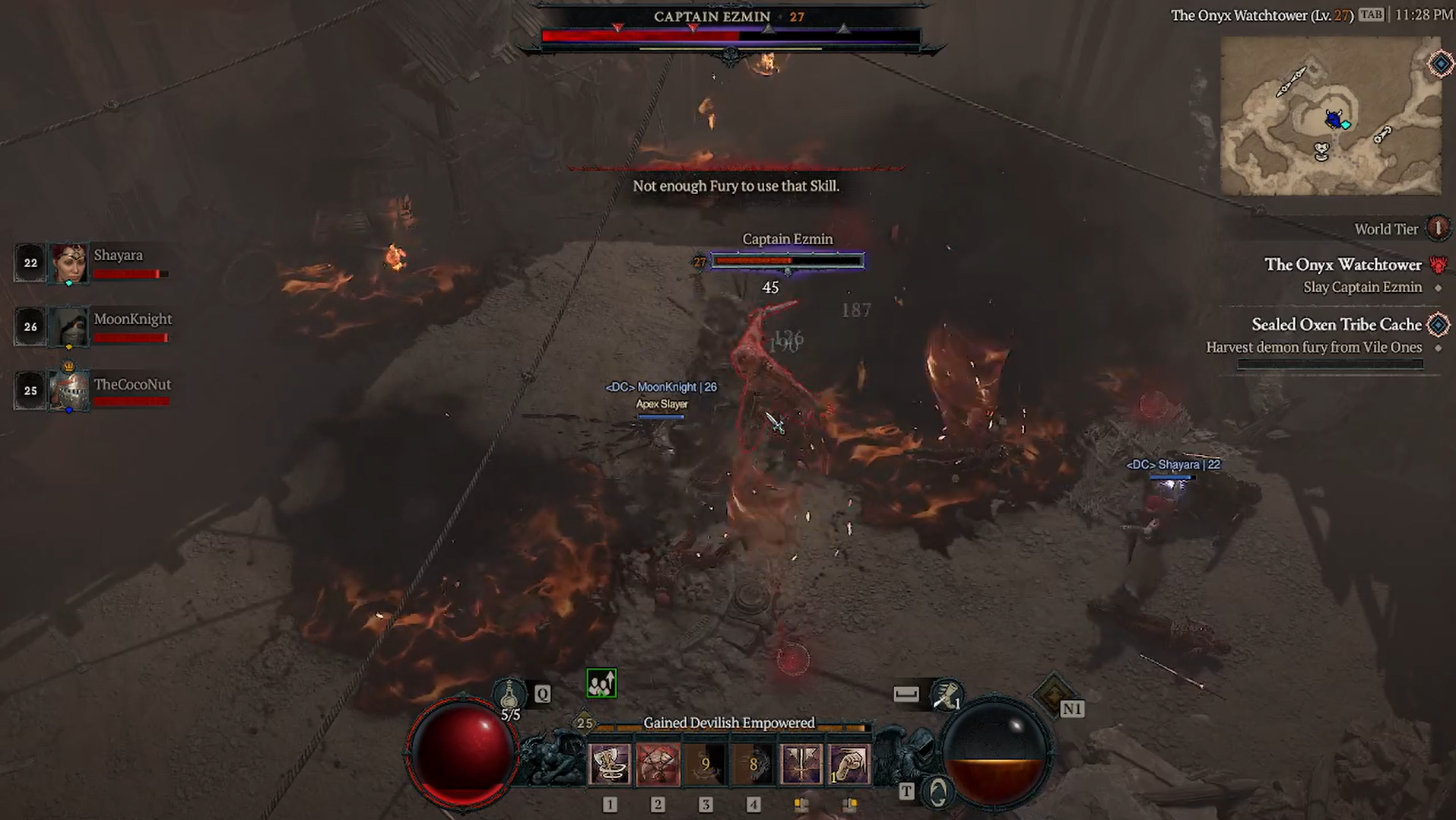Screen dimensions: 1456x820
Task: Select the skill on 8-second cooldown
Action: pos(753,764)
